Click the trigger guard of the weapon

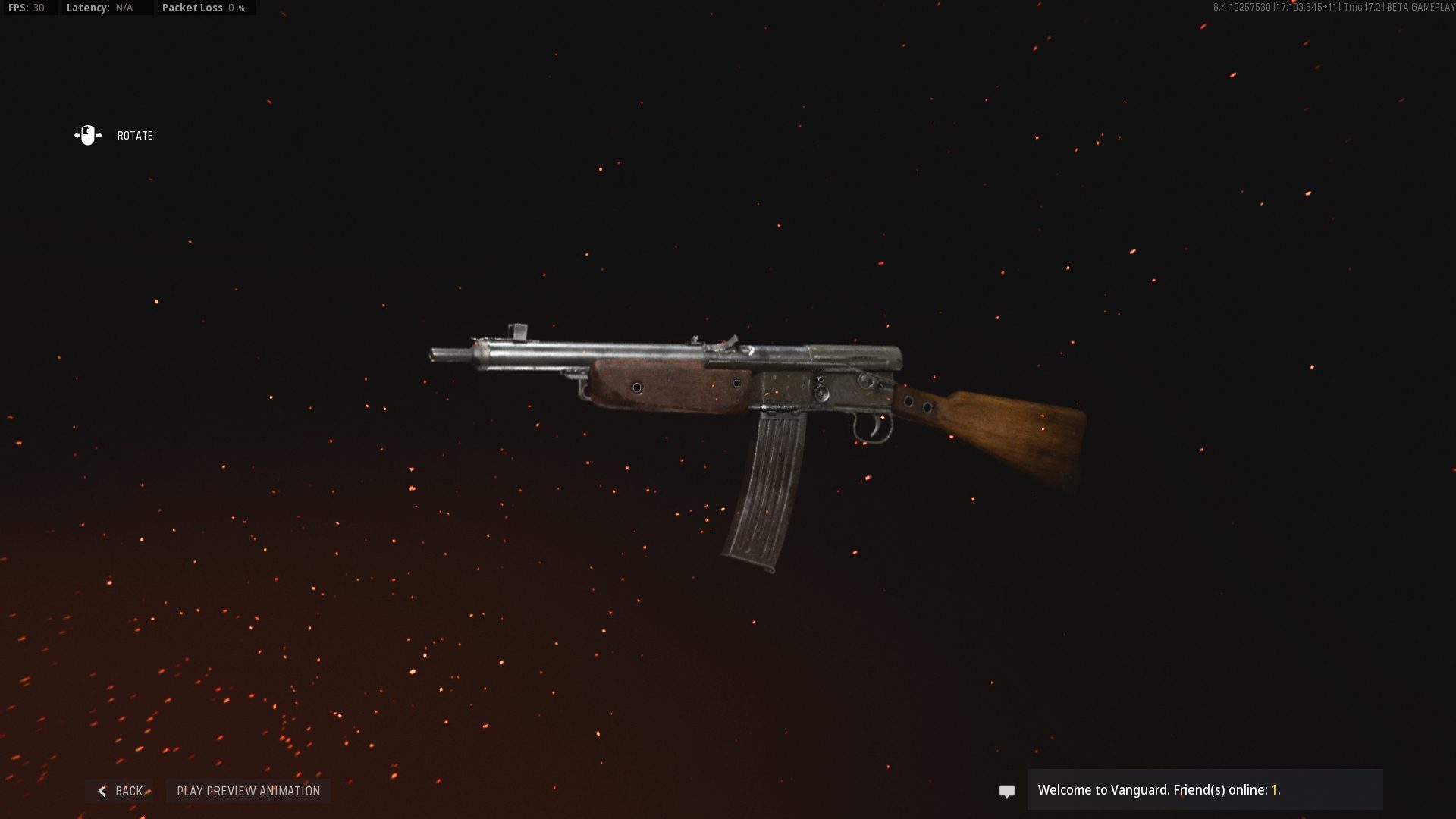[872, 428]
